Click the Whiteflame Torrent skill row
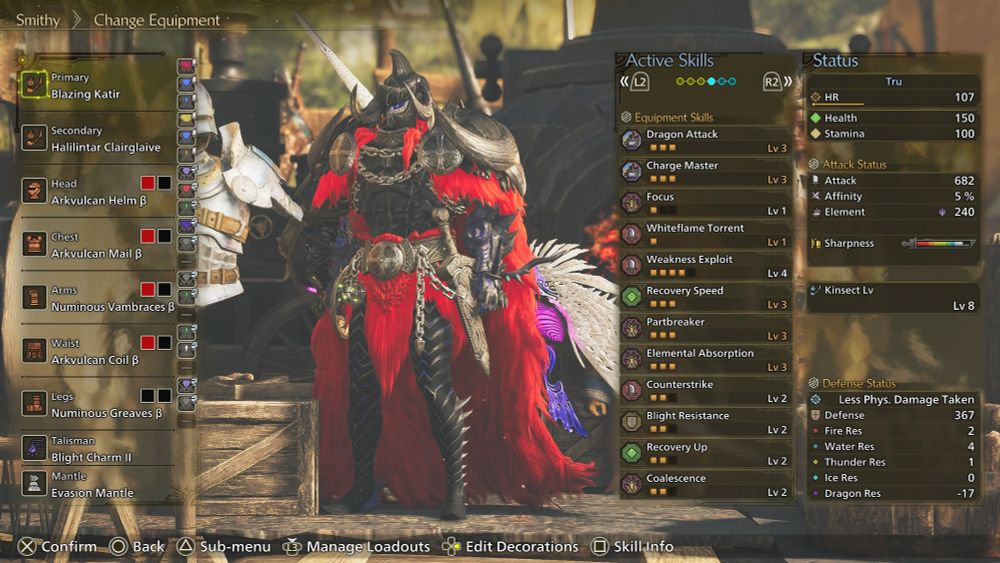Viewport: 1000px width, 563px height. coord(705,234)
